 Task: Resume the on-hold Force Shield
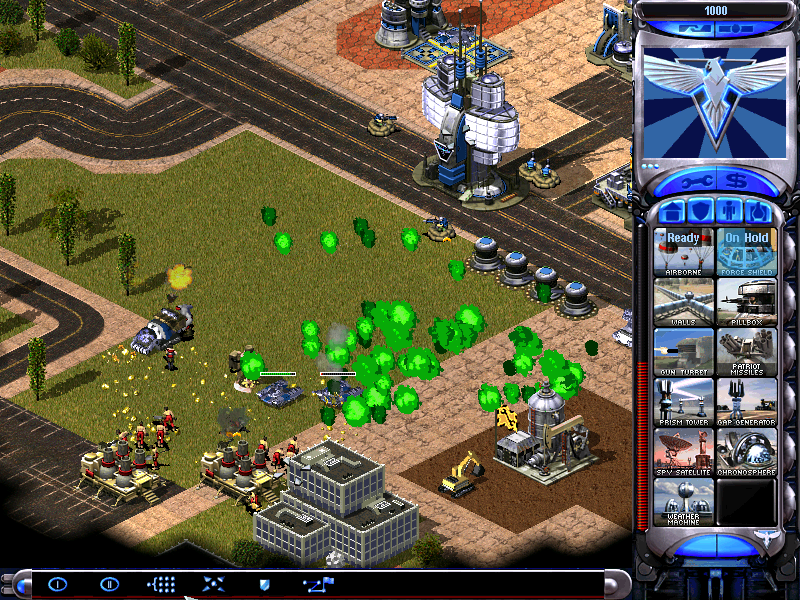point(746,251)
